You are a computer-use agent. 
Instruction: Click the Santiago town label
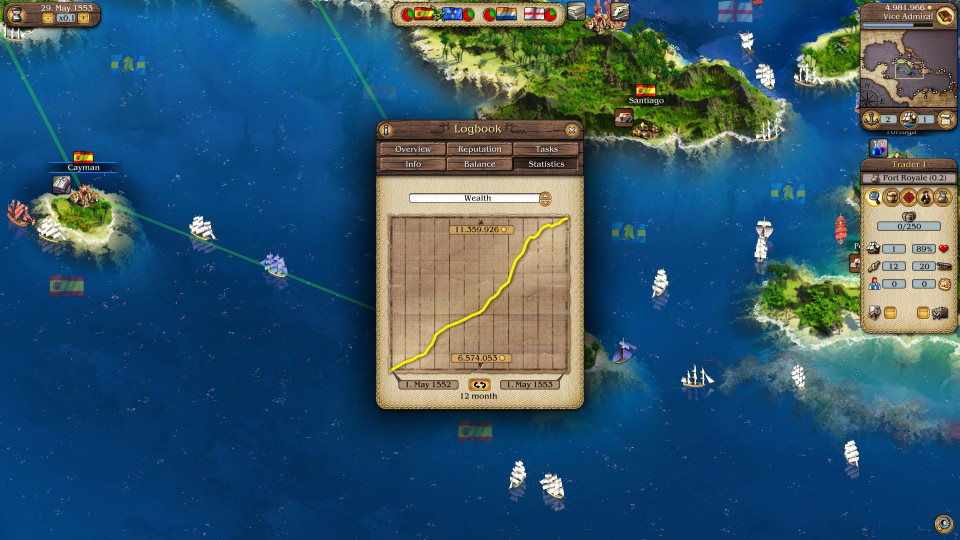point(646,100)
